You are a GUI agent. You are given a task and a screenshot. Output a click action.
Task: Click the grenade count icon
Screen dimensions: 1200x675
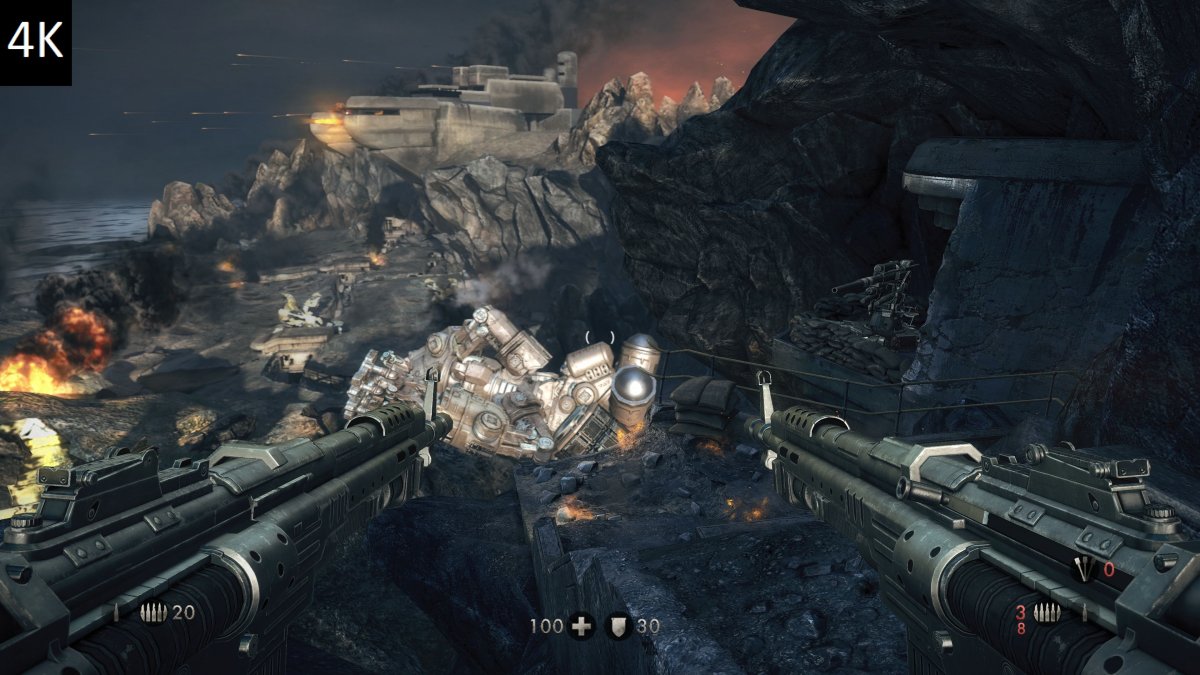1083,570
